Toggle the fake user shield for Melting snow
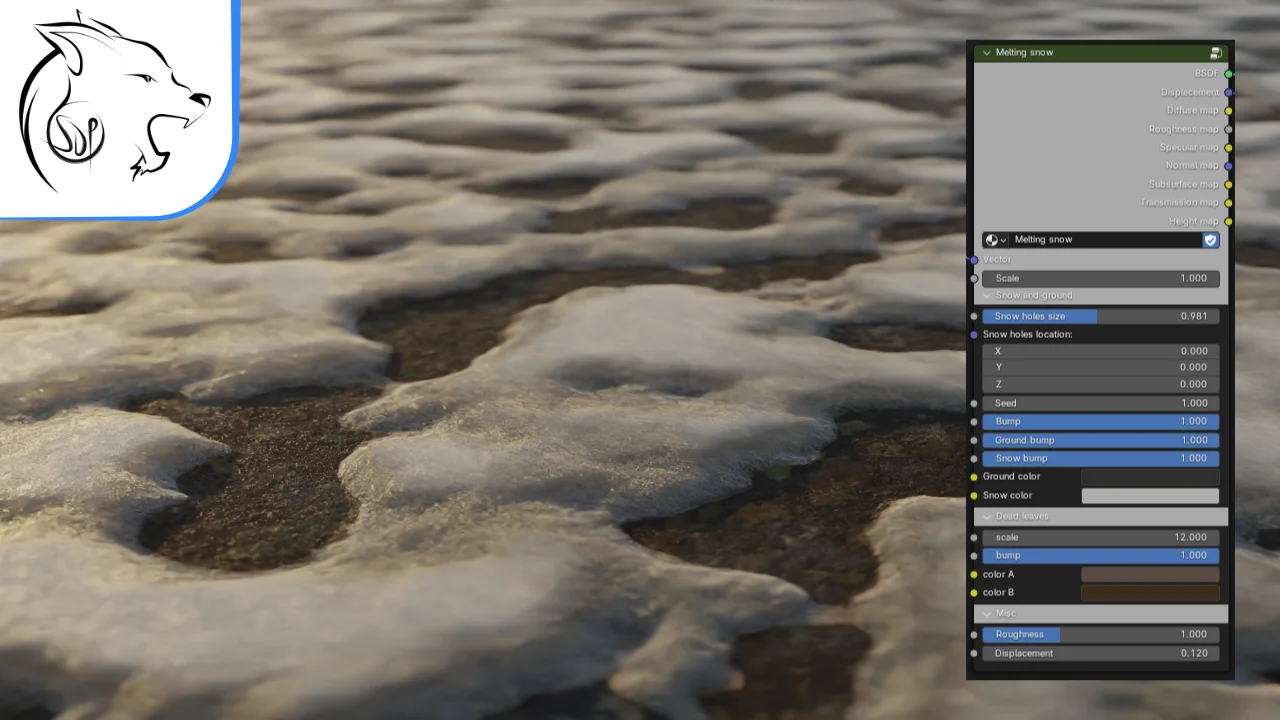Screen dimensions: 1280x720 (x=1210, y=240)
